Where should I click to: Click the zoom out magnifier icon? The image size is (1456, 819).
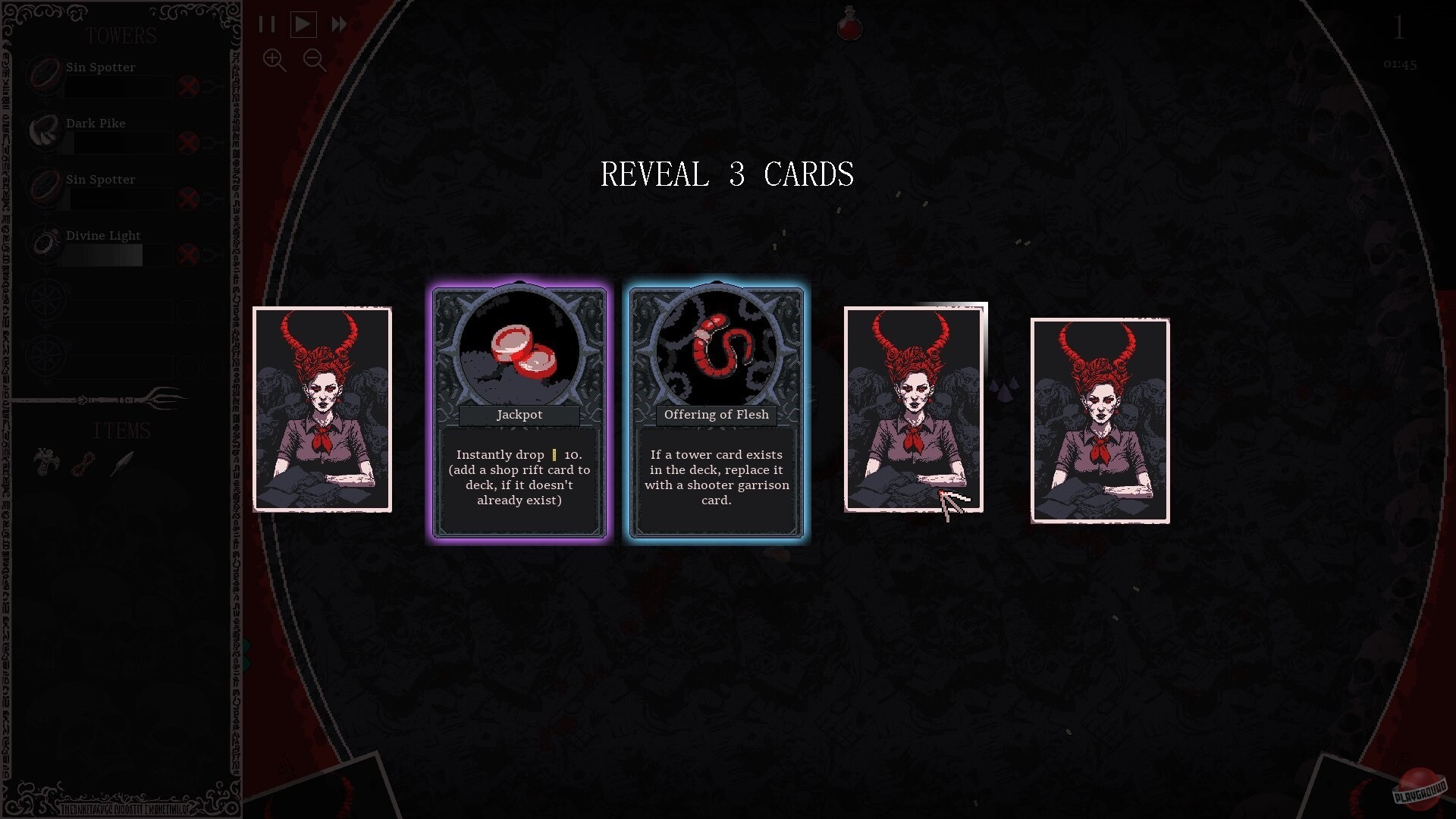click(x=314, y=61)
